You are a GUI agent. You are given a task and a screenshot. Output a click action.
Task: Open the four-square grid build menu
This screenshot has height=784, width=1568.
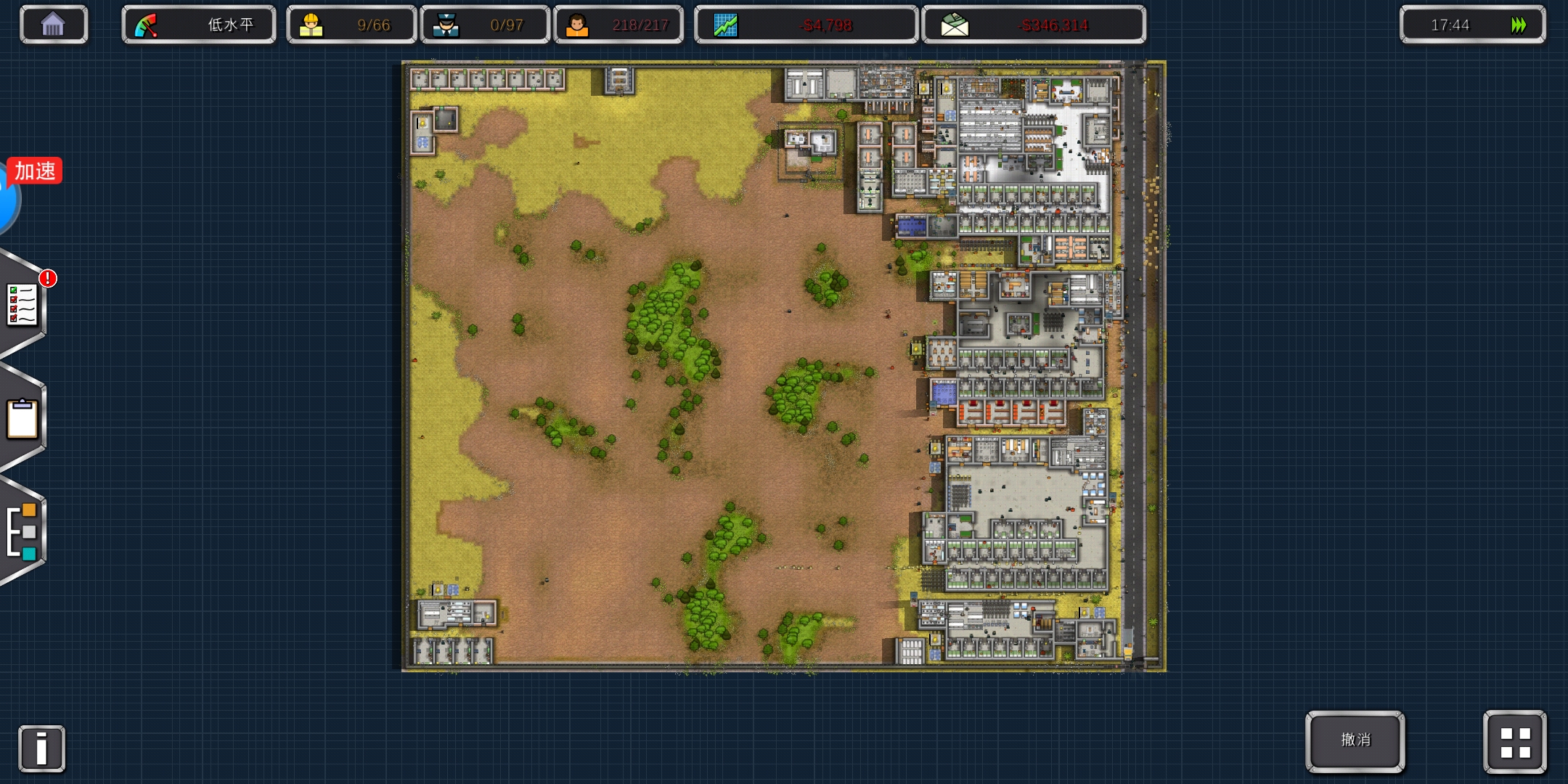click(1515, 742)
